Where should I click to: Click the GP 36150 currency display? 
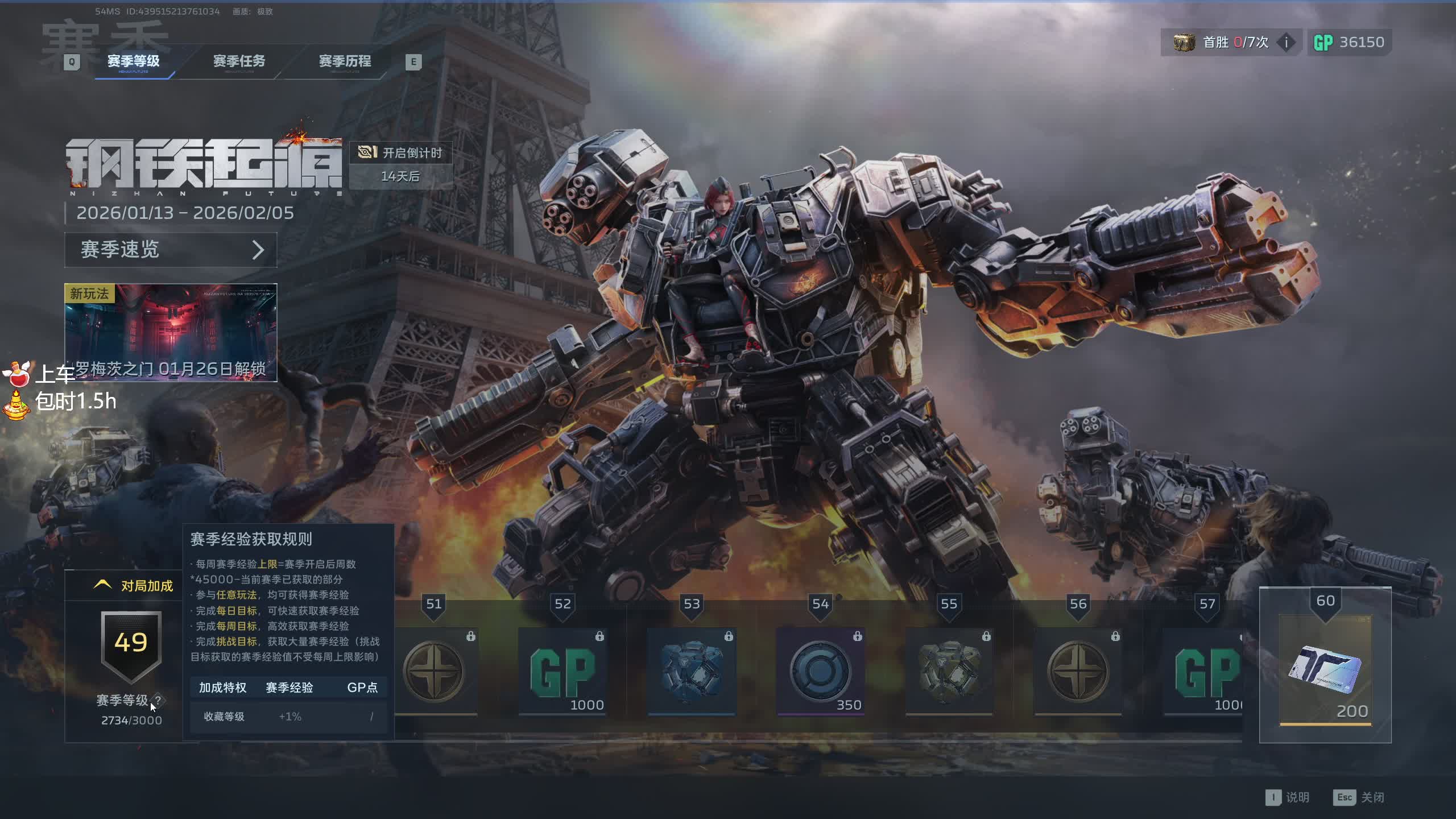pyautogui.click(x=1349, y=42)
